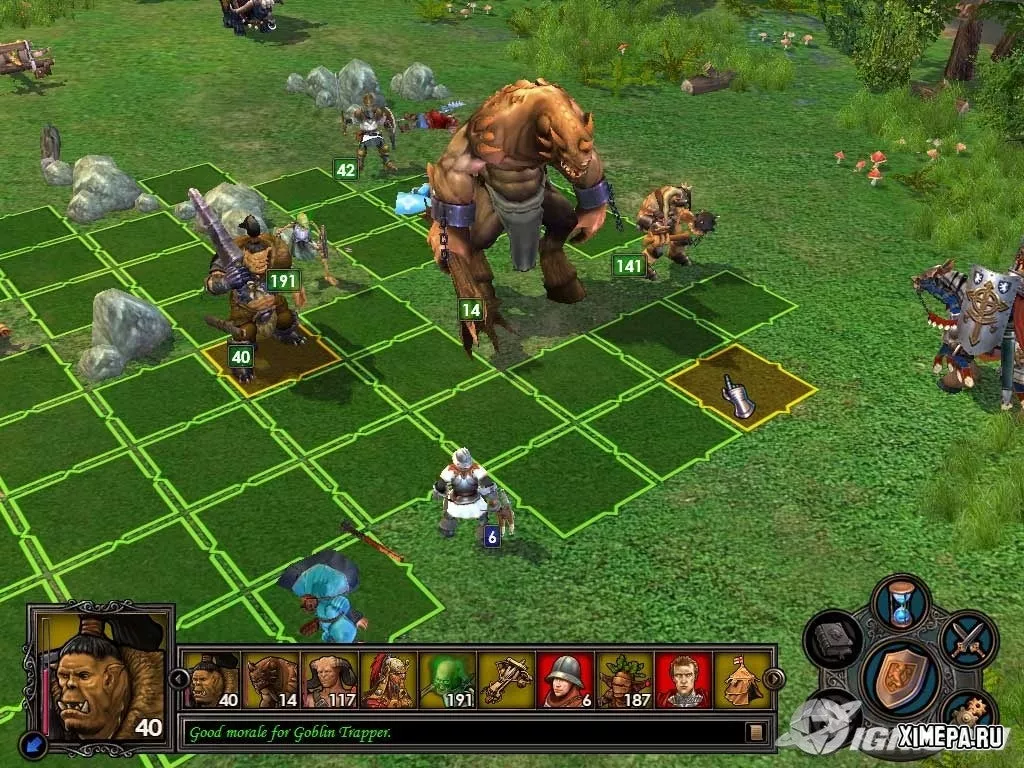
Task: Click the green goblin icon with 191
Action: click(x=447, y=680)
